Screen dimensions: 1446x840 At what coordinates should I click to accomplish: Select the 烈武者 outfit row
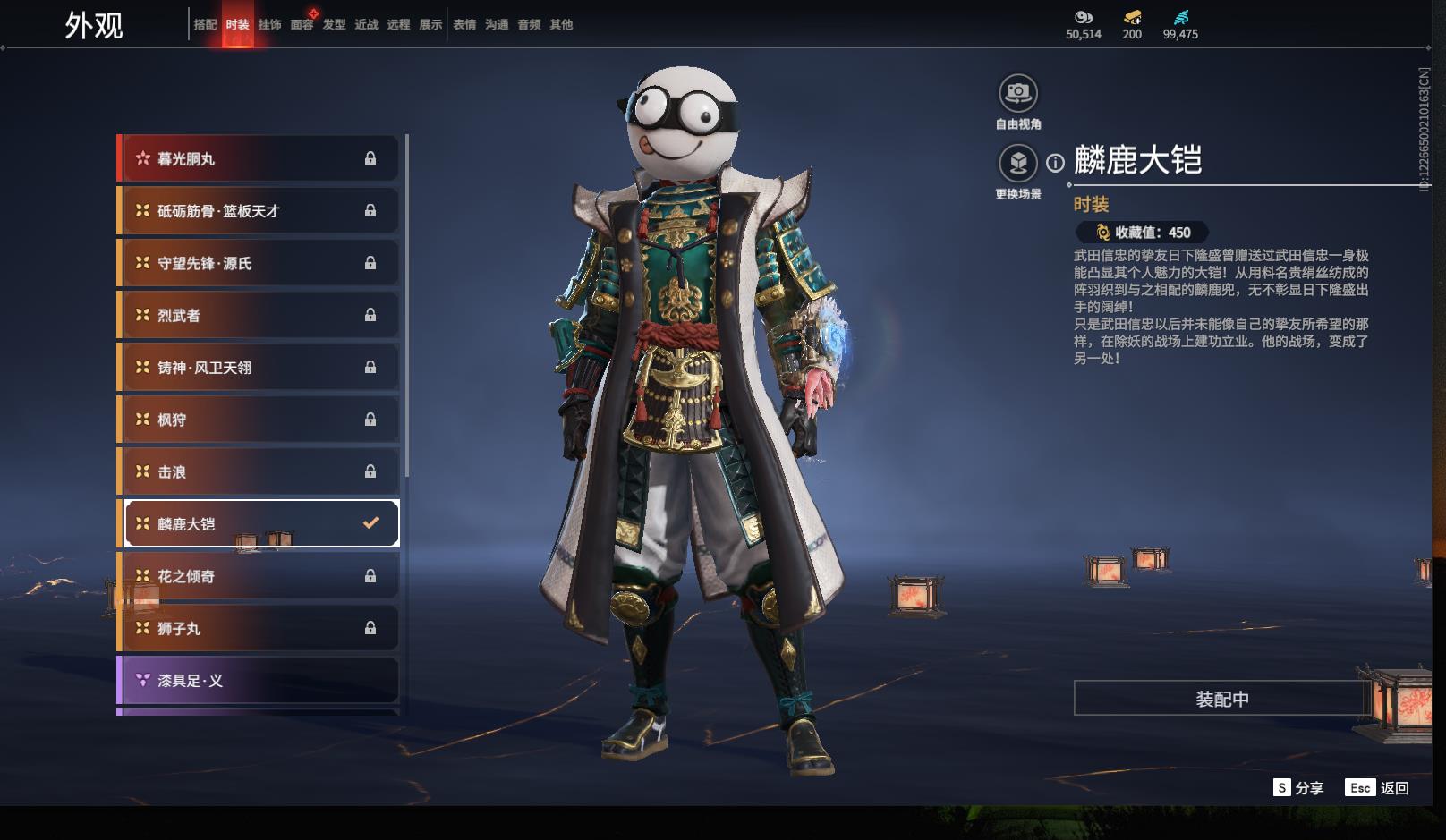click(x=259, y=316)
